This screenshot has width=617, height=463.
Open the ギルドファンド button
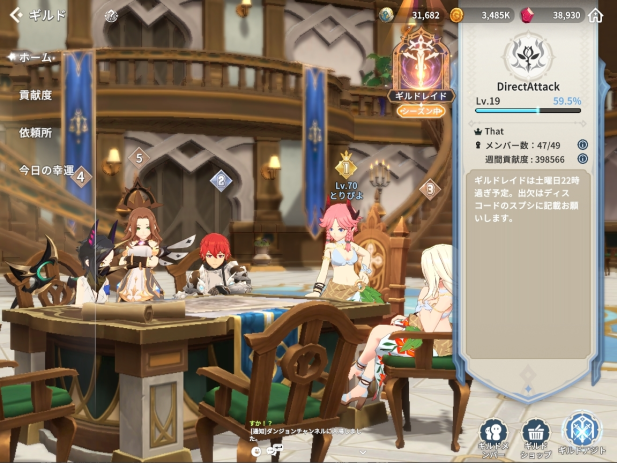tap(582, 434)
